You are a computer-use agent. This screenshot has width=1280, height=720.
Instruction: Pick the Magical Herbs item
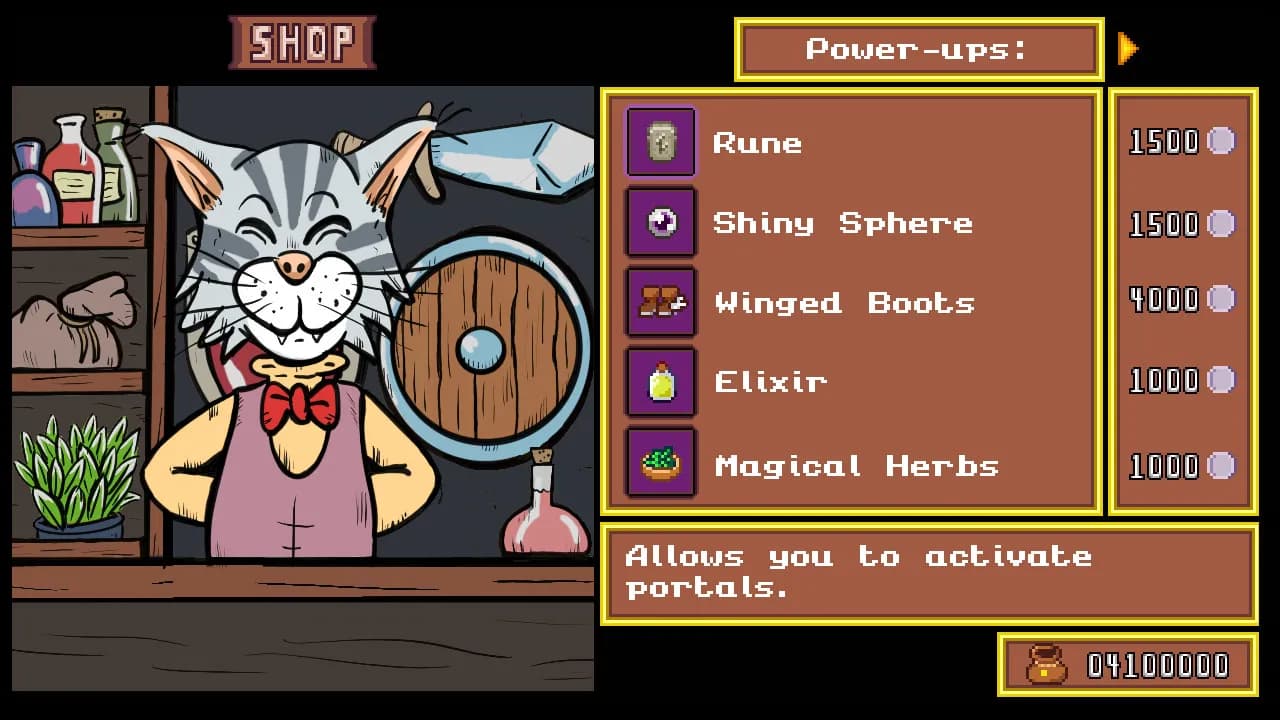856,466
